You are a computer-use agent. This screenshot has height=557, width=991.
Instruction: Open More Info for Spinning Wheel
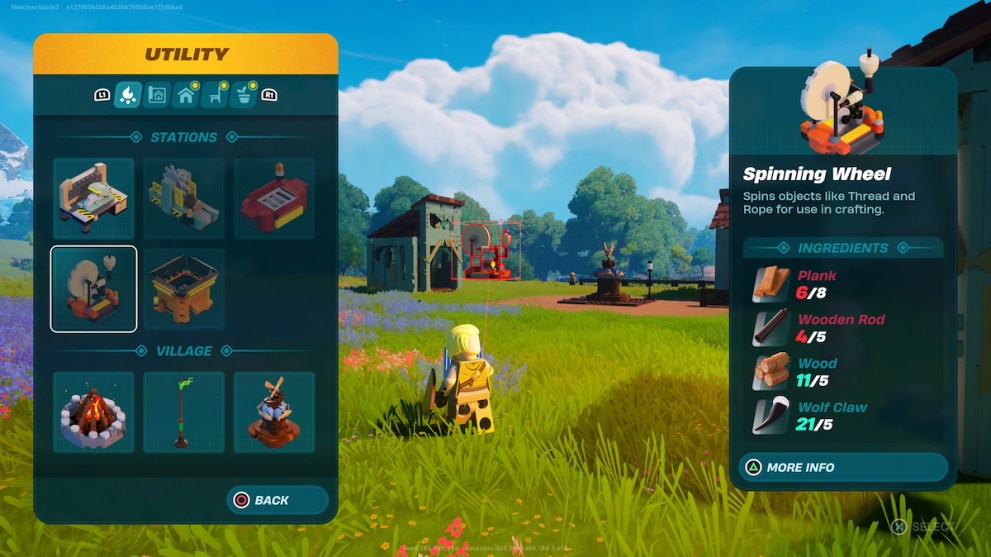coord(842,467)
